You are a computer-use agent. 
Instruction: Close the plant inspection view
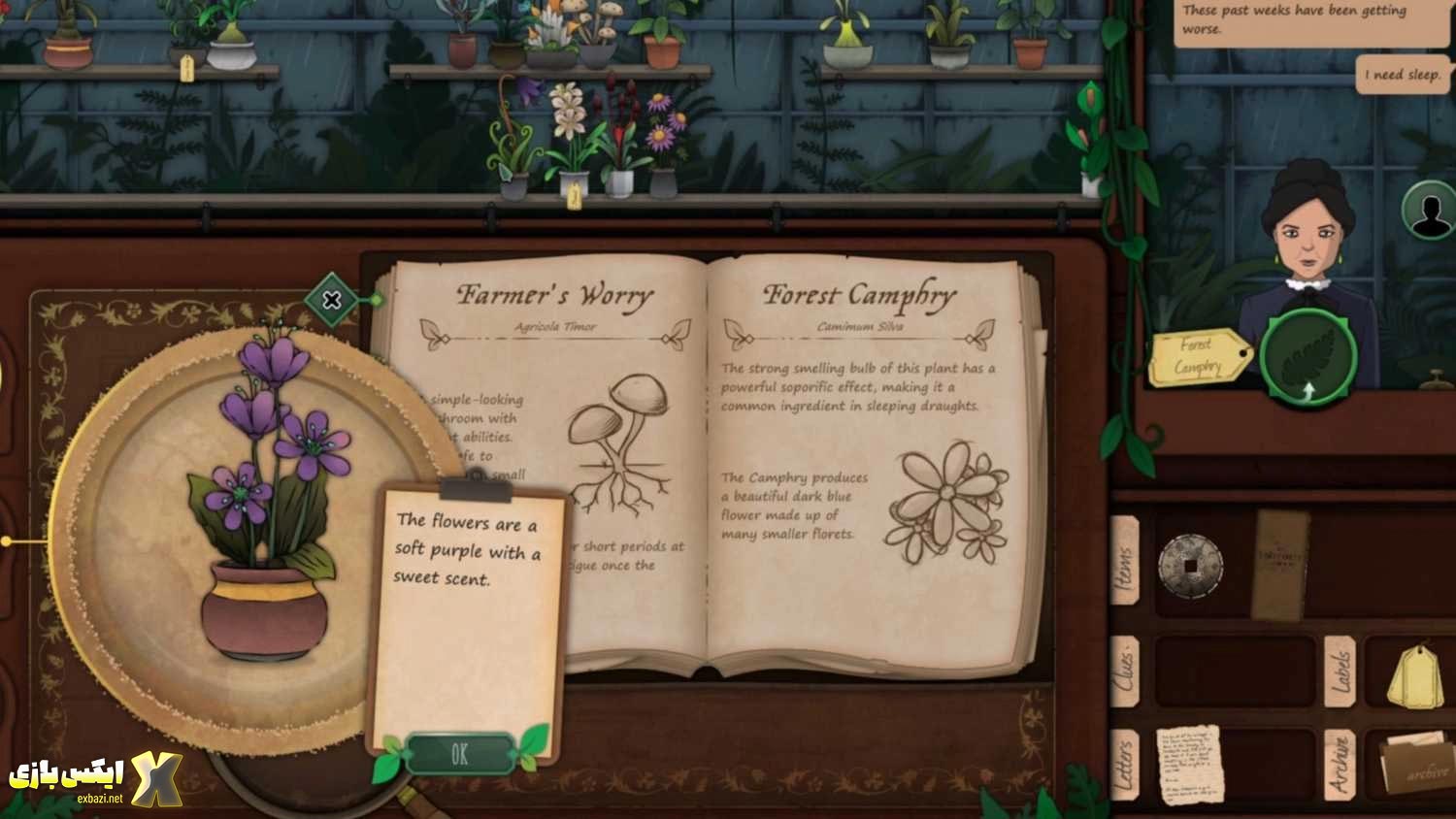pyautogui.click(x=332, y=300)
